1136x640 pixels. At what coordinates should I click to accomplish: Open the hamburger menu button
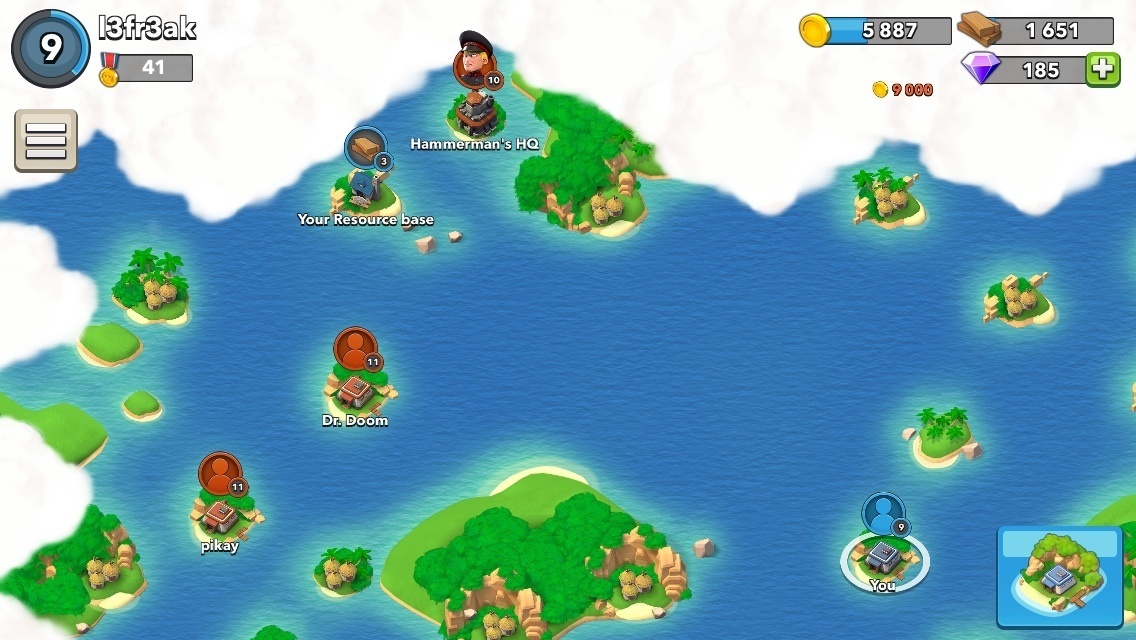45,140
